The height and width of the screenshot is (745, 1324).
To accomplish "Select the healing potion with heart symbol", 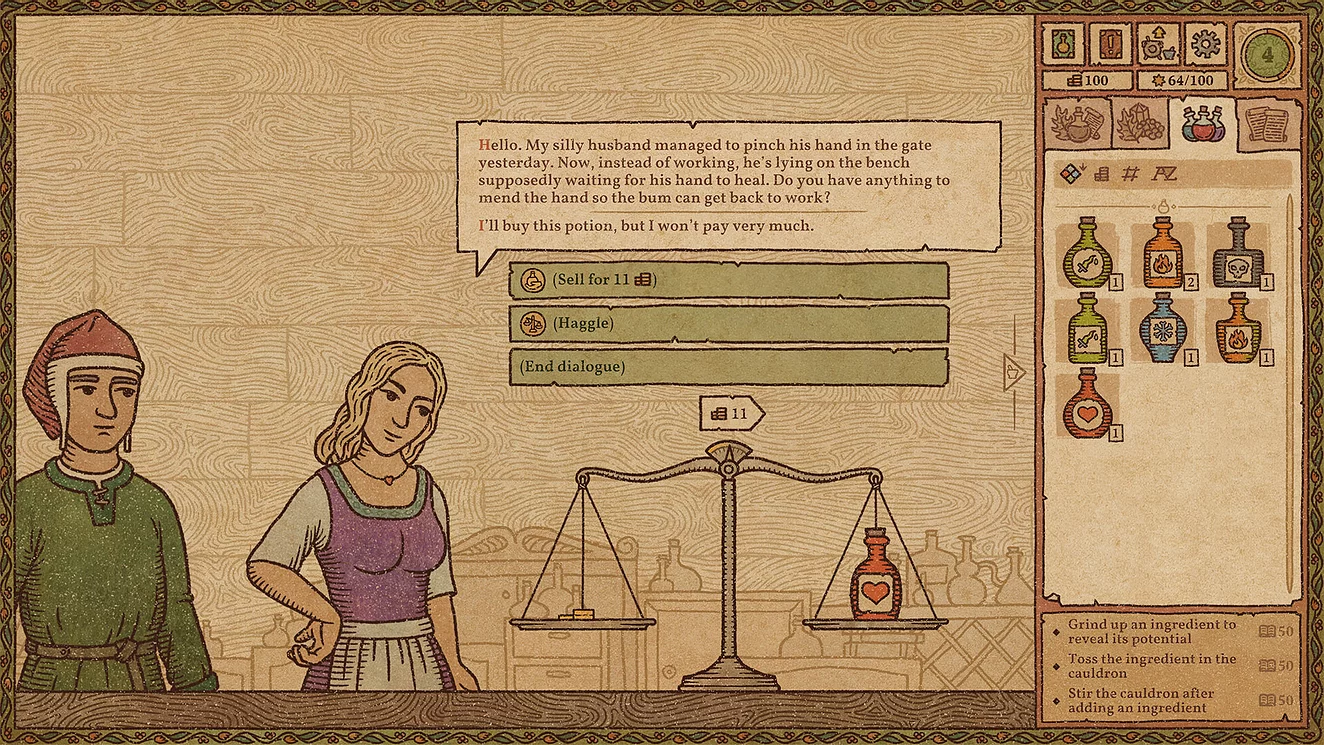I will click(x=1086, y=408).
